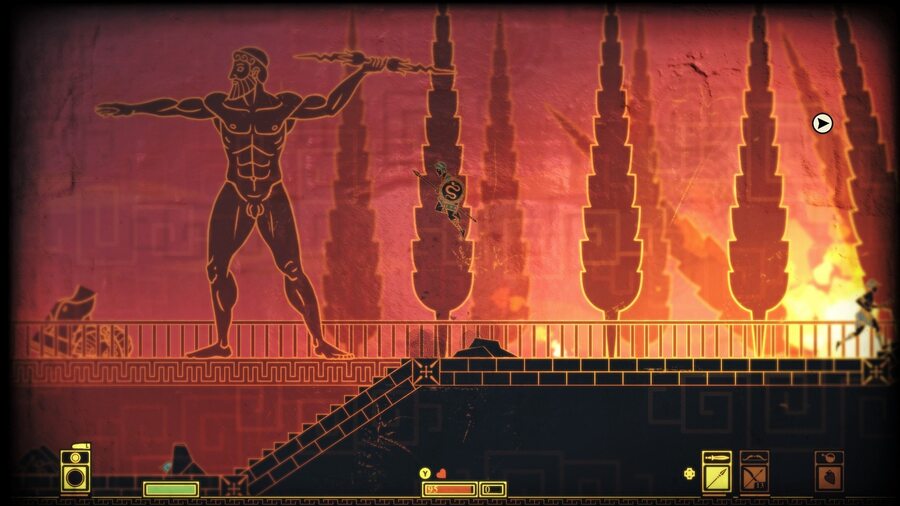Screen dimensions: 900x506
Task: Click the arrow objective marker
Action: tap(822, 123)
